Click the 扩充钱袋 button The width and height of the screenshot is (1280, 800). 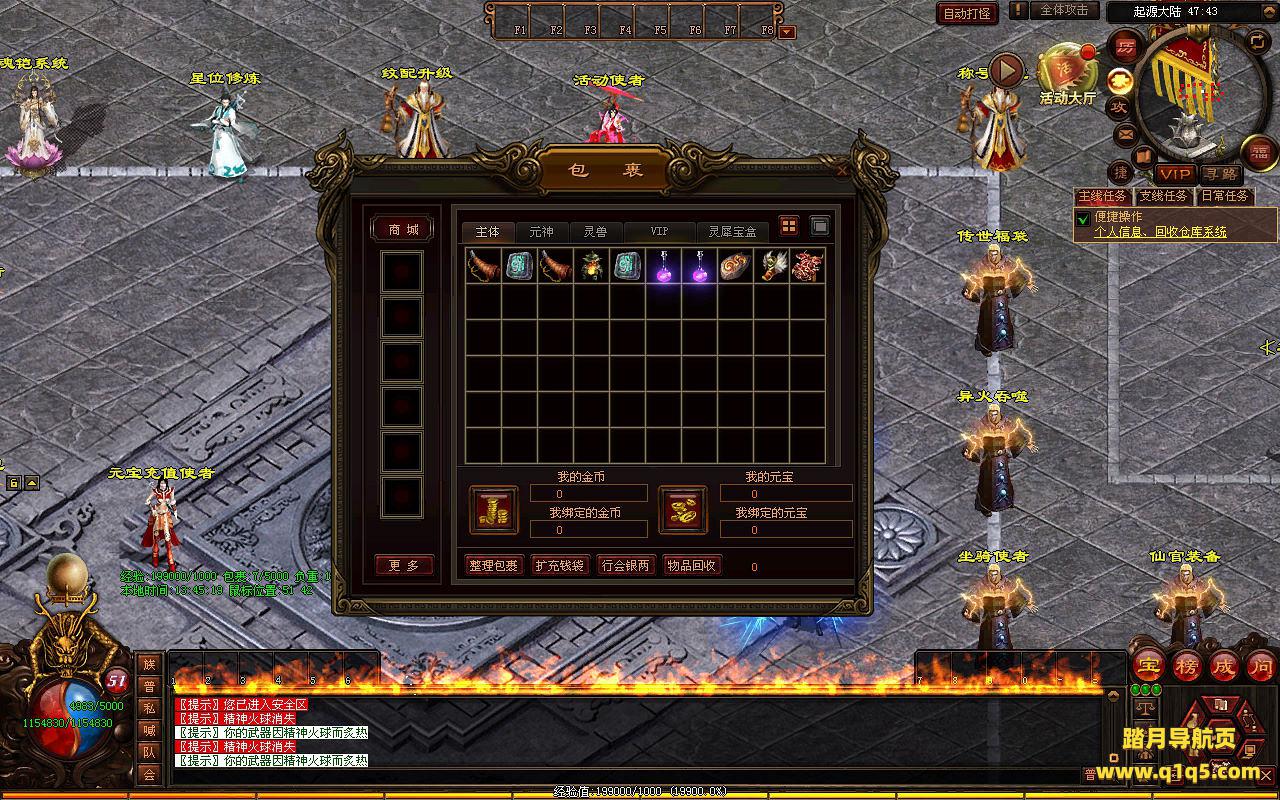pyautogui.click(x=559, y=565)
